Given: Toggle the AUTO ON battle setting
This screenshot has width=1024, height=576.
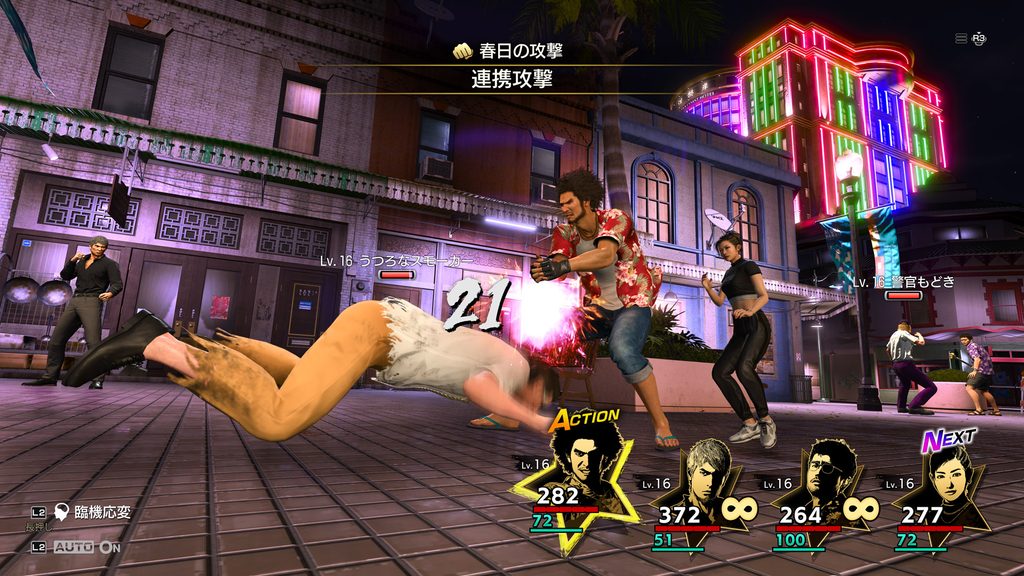Looking at the screenshot, I should click(x=86, y=547).
